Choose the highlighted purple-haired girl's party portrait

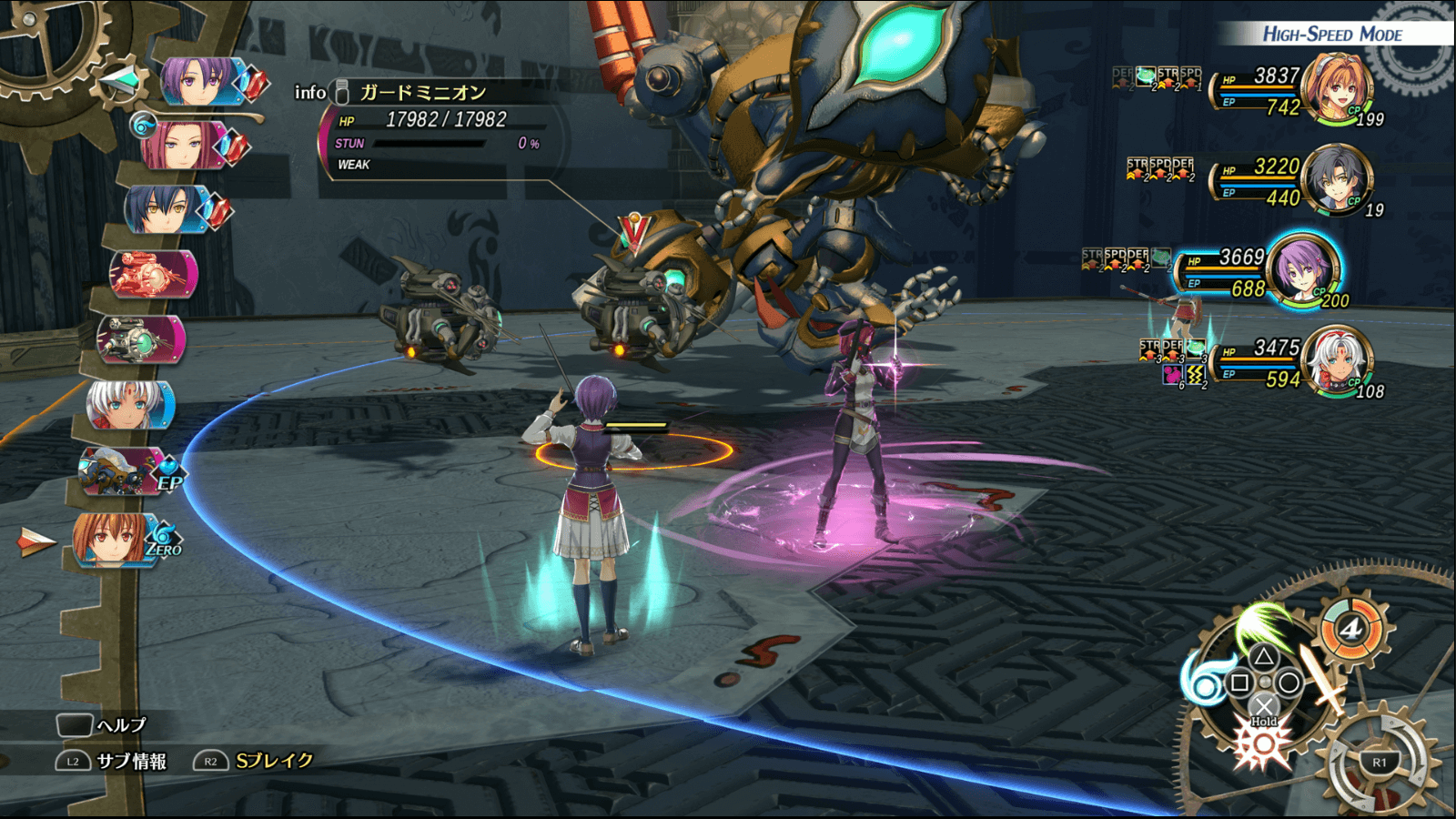point(1303,269)
